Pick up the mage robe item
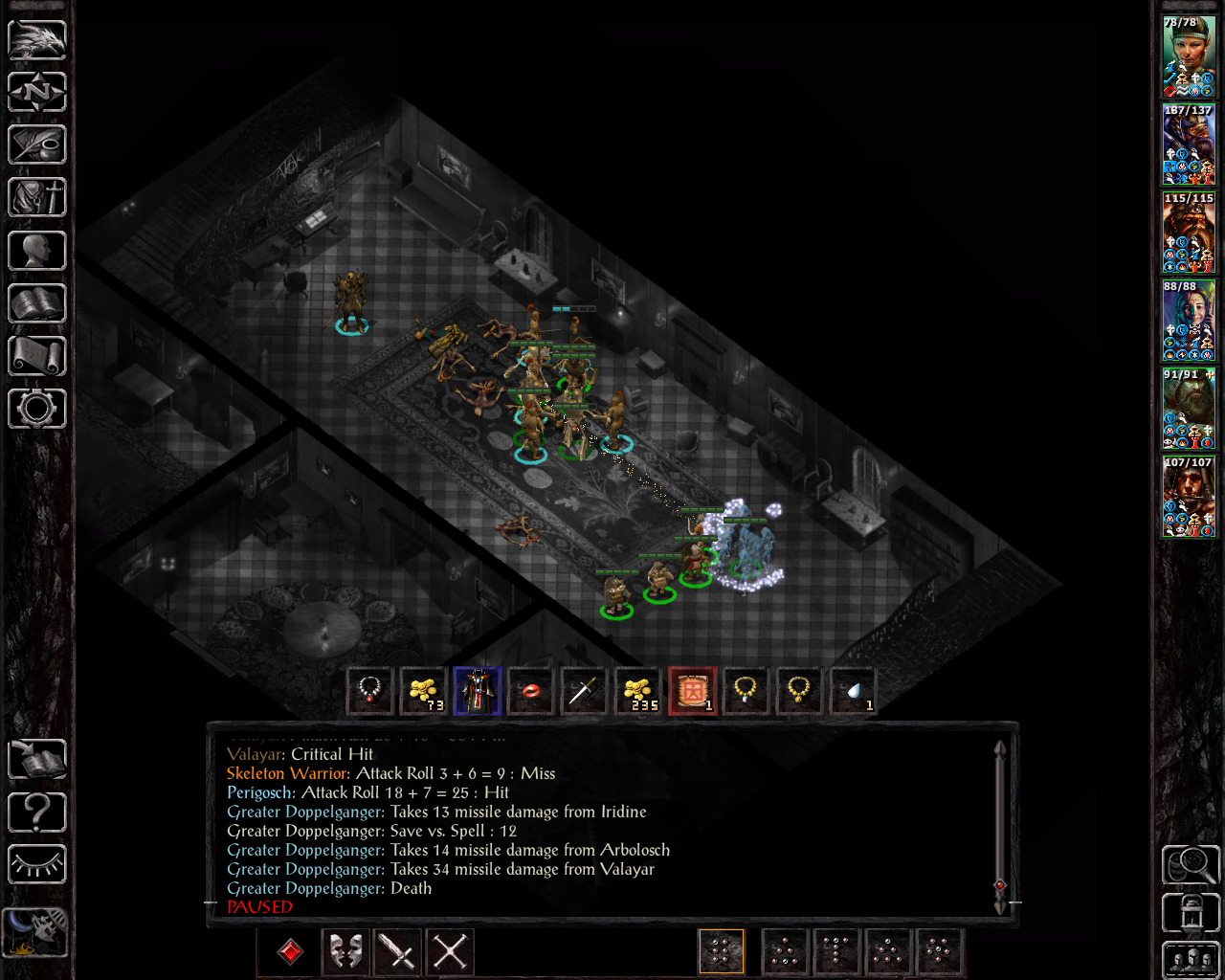Image resolution: width=1225 pixels, height=980 pixels. 477,691
